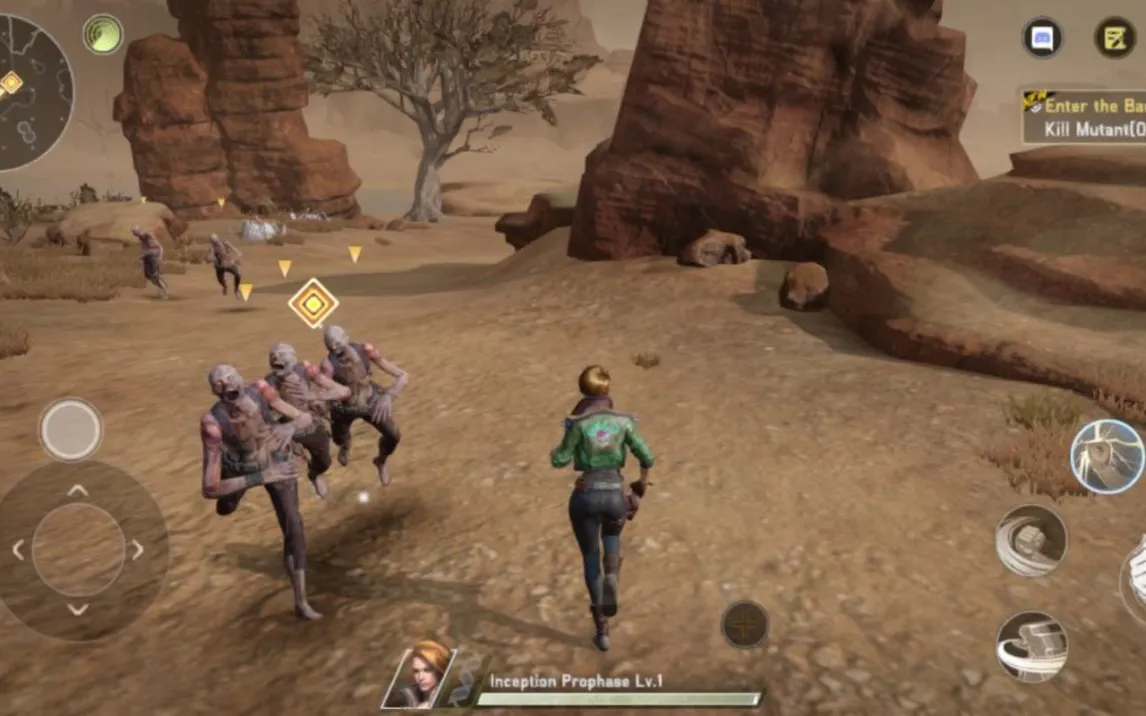Select the Enter the Battle quest tracker
1146x716 pixels.
[x=1085, y=116]
